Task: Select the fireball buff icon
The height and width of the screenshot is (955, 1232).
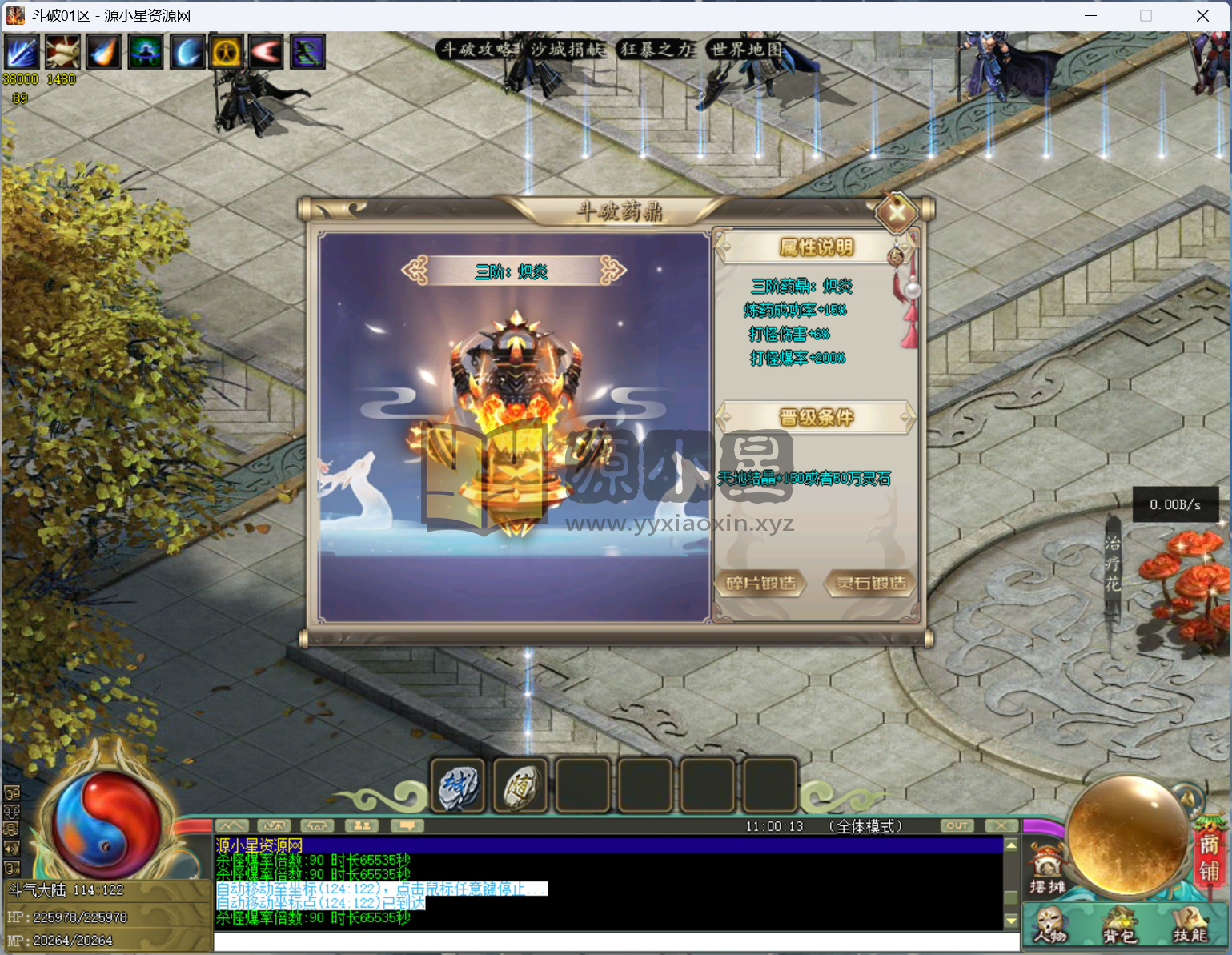Action: tap(103, 52)
